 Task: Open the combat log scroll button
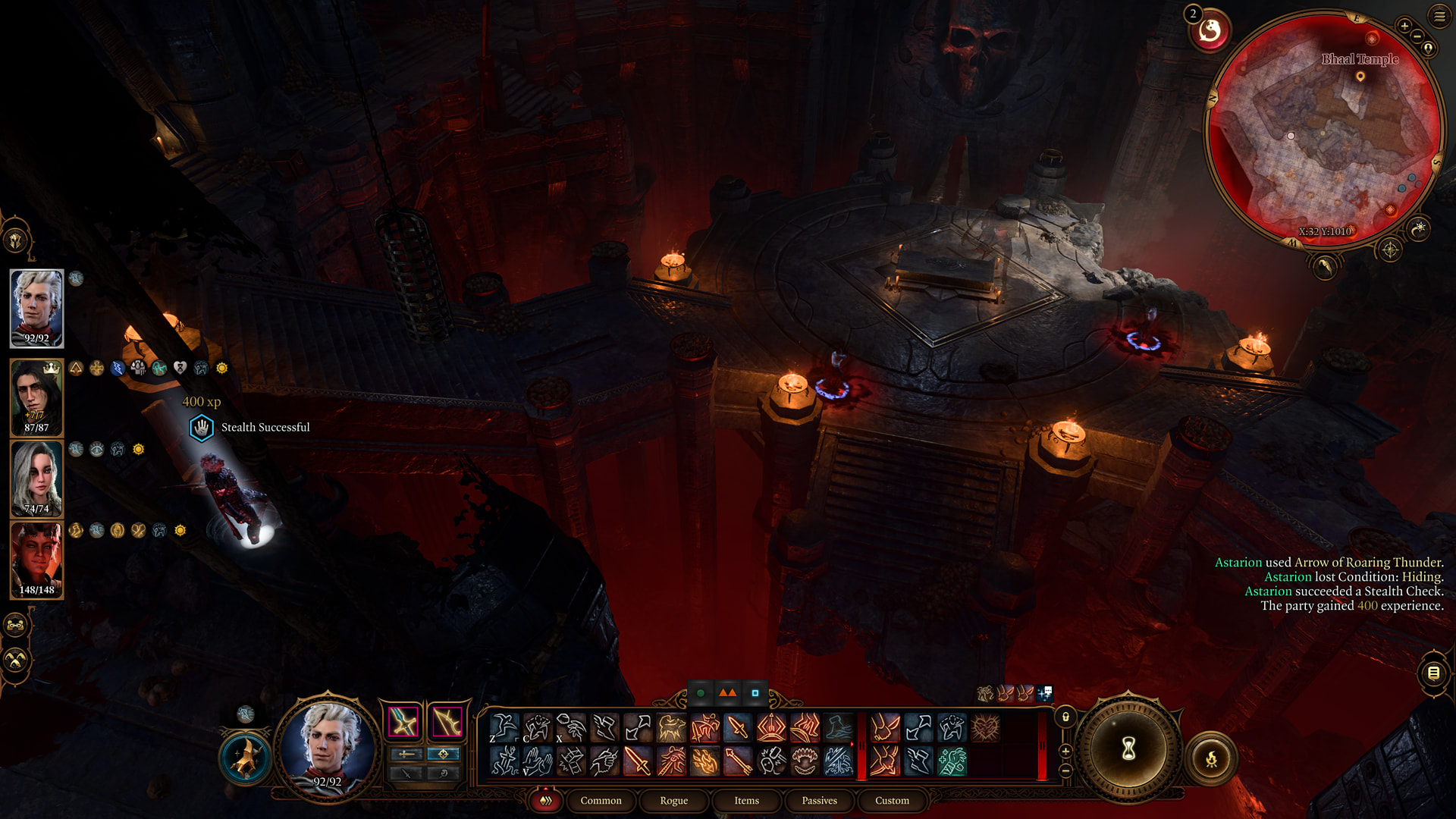tap(1433, 673)
